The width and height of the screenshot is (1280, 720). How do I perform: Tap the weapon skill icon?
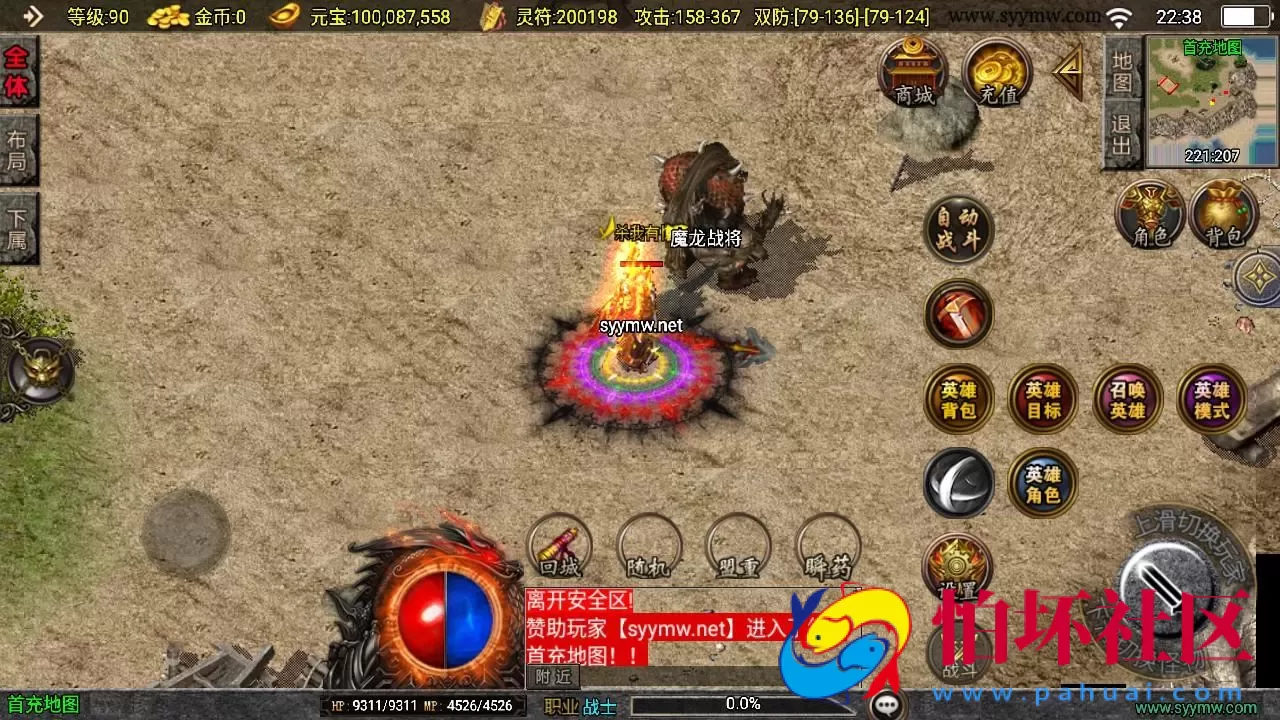[x=958, y=314]
